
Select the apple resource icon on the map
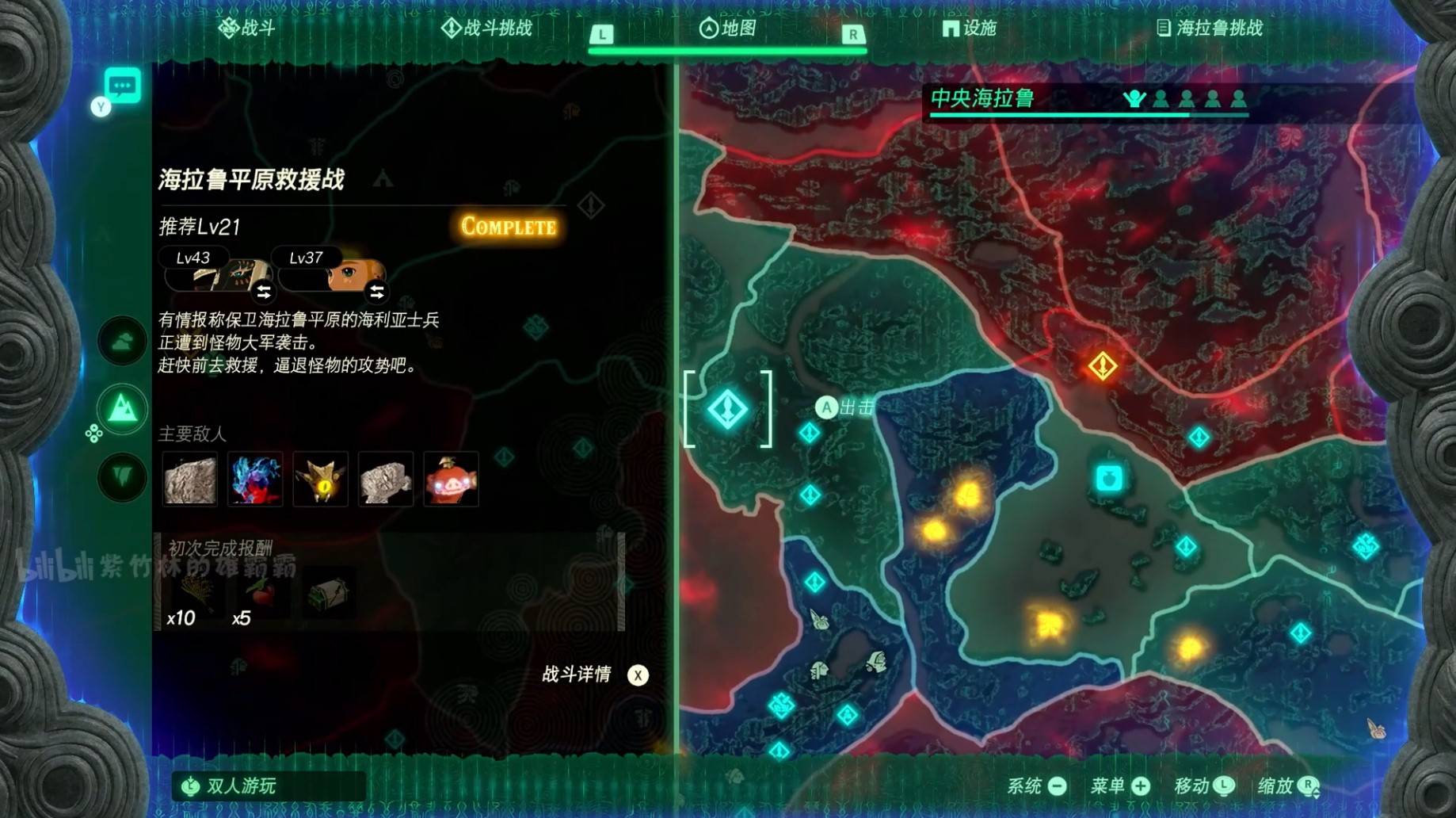[1110, 476]
